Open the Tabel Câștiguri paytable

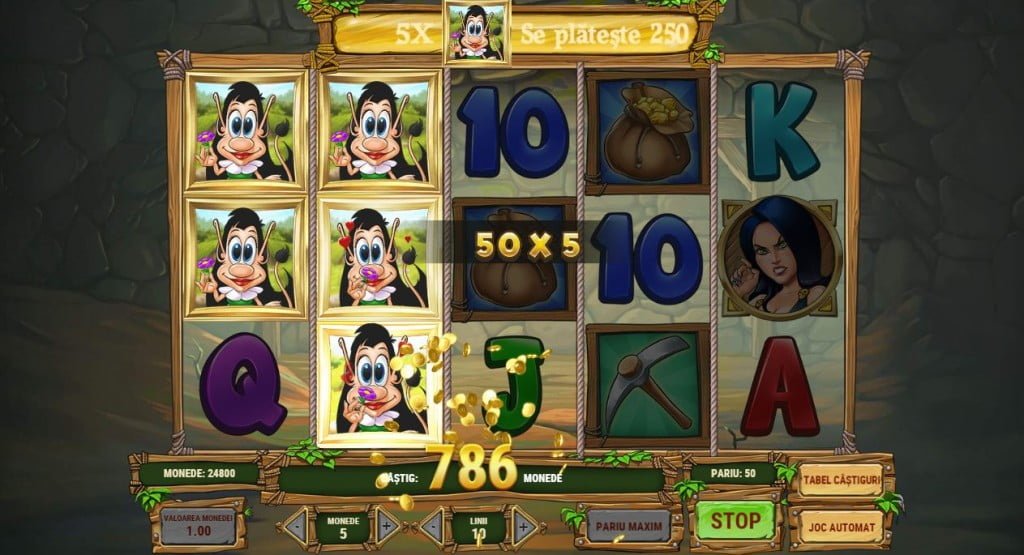coord(841,480)
